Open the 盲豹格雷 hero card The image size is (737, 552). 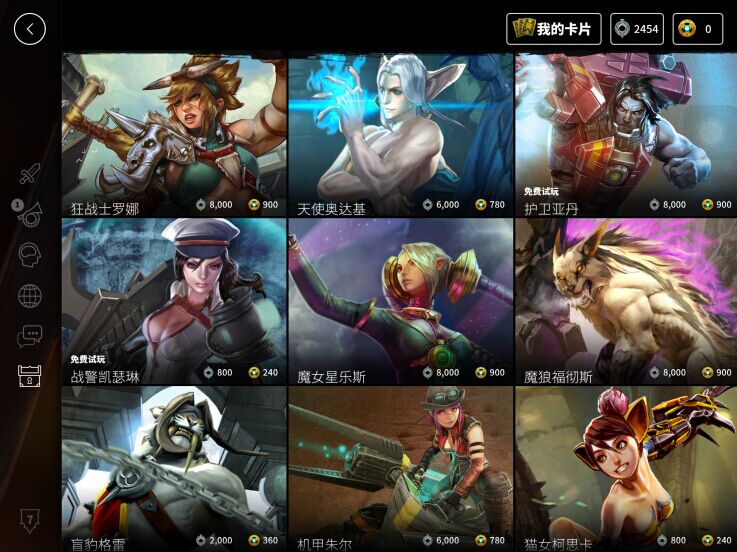(x=174, y=470)
